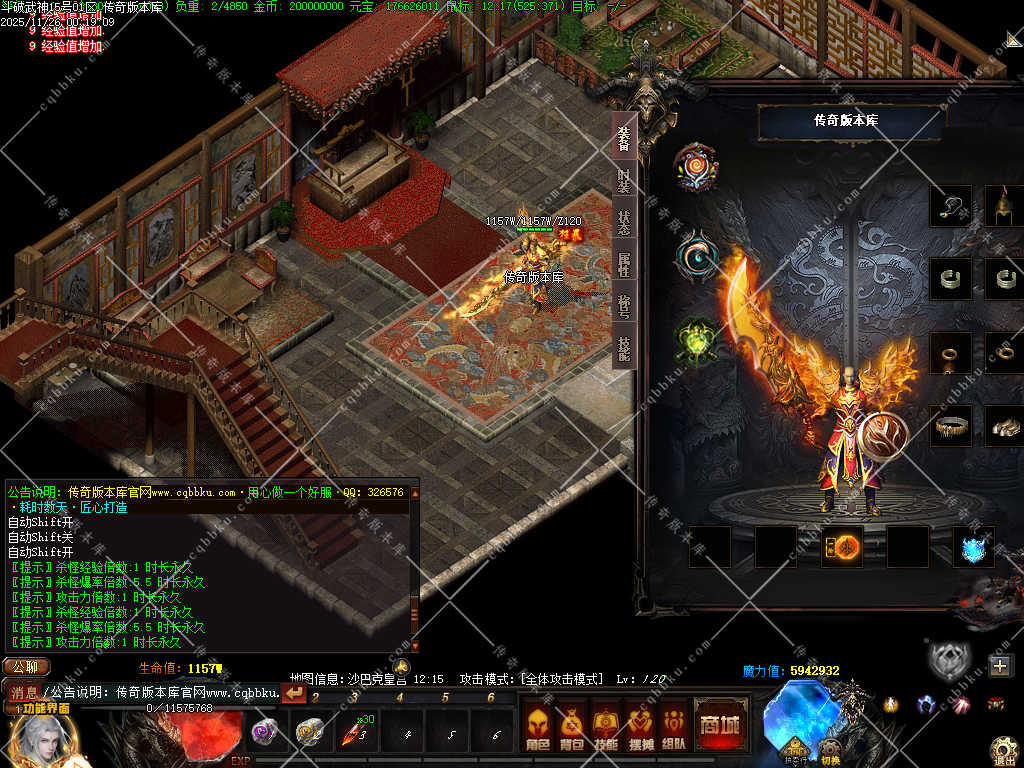Viewport: 1024px width, 768px height.
Task: Open the 组队 team menu
Action: pyautogui.click(x=674, y=725)
